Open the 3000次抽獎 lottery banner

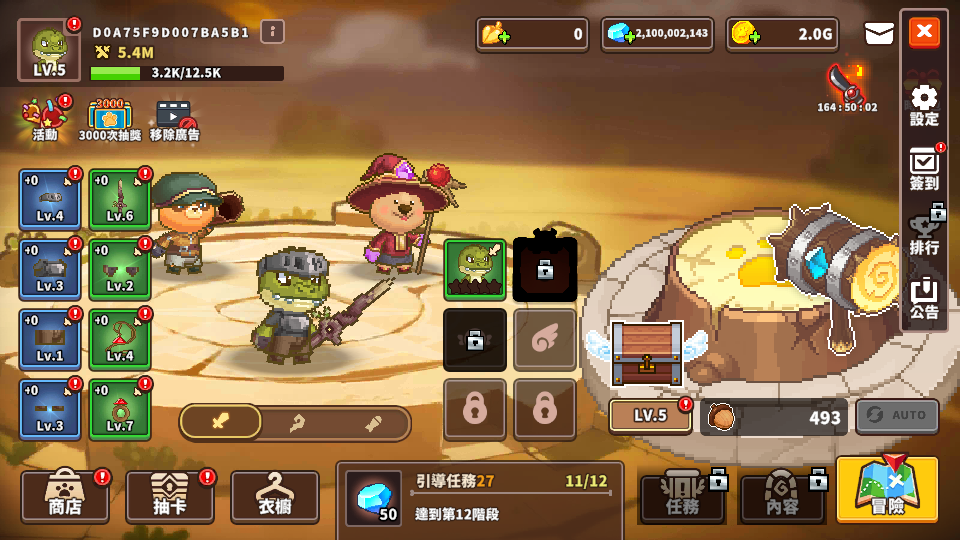110,119
